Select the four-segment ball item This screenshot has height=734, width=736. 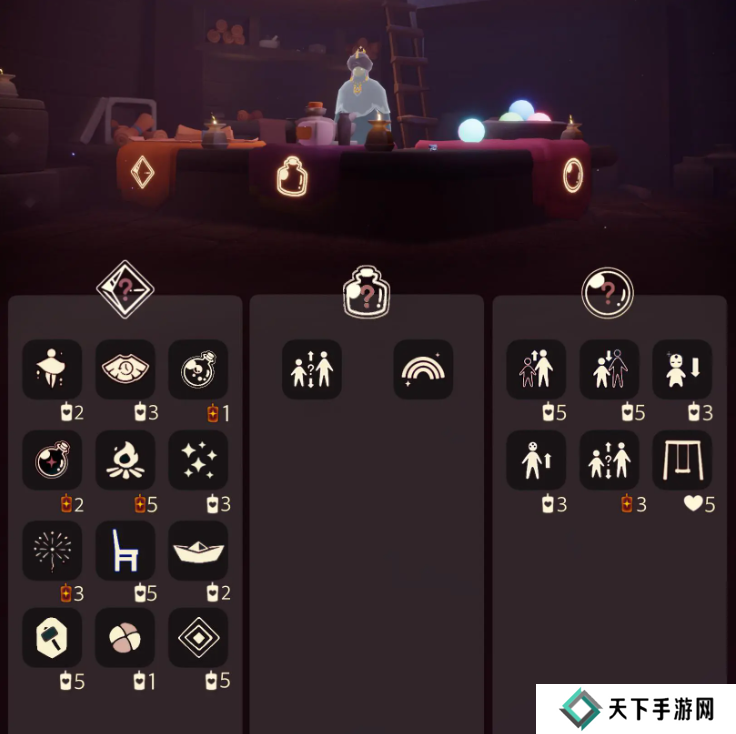click(125, 637)
